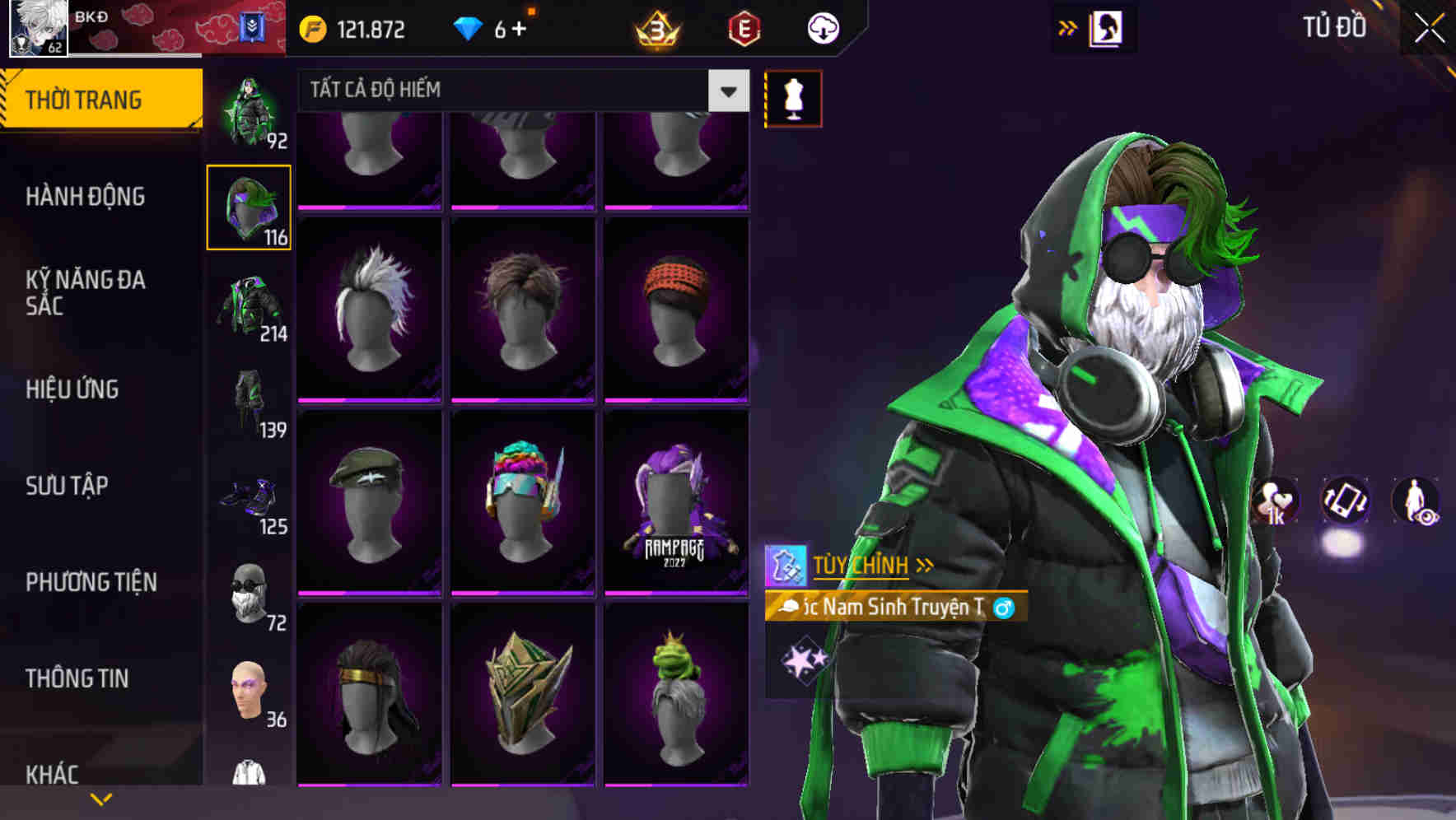The width and height of the screenshot is (1456, 820).
Task: Expand the chevron below the KHÁC category
Action: tap(100, 799)
